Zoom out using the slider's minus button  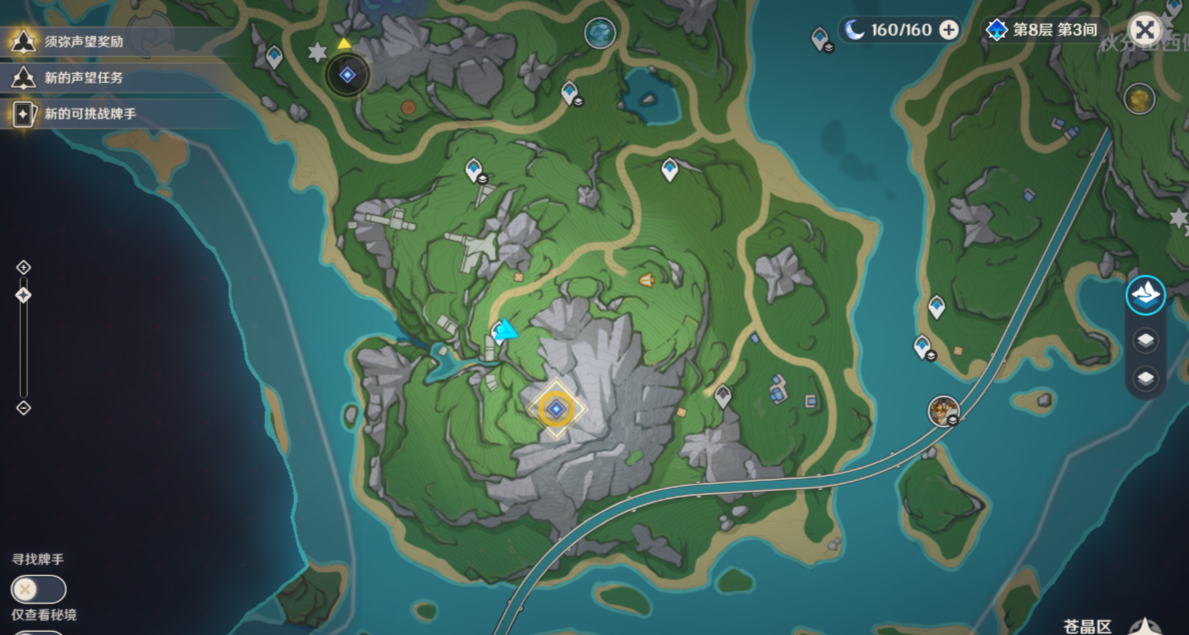pyautogui.click(x=24, y=408)
